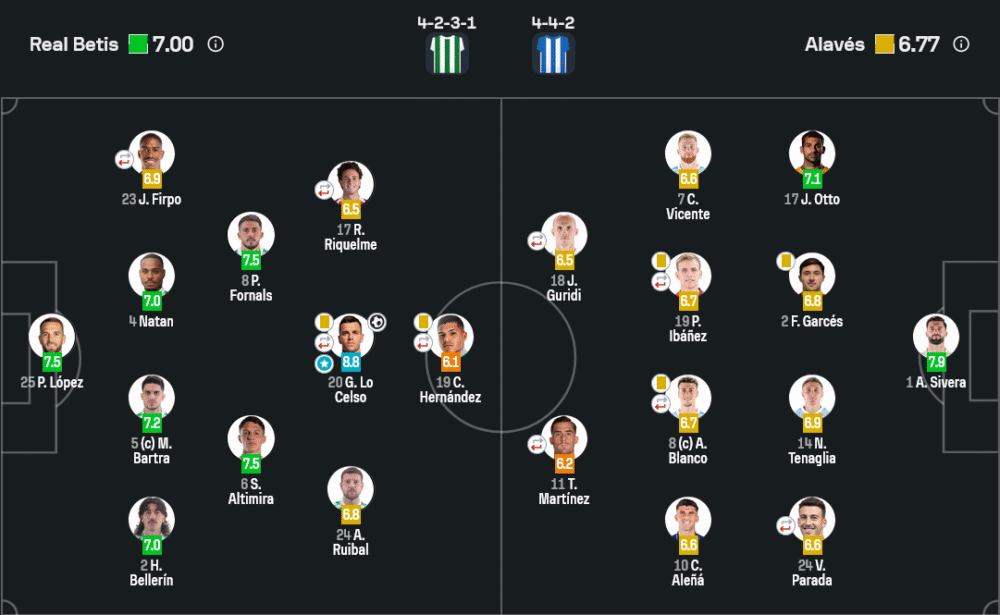Viewport: 1000px width, 615px height.
Task: Select striker C. Hernández
Action: [x=450, y=337]
